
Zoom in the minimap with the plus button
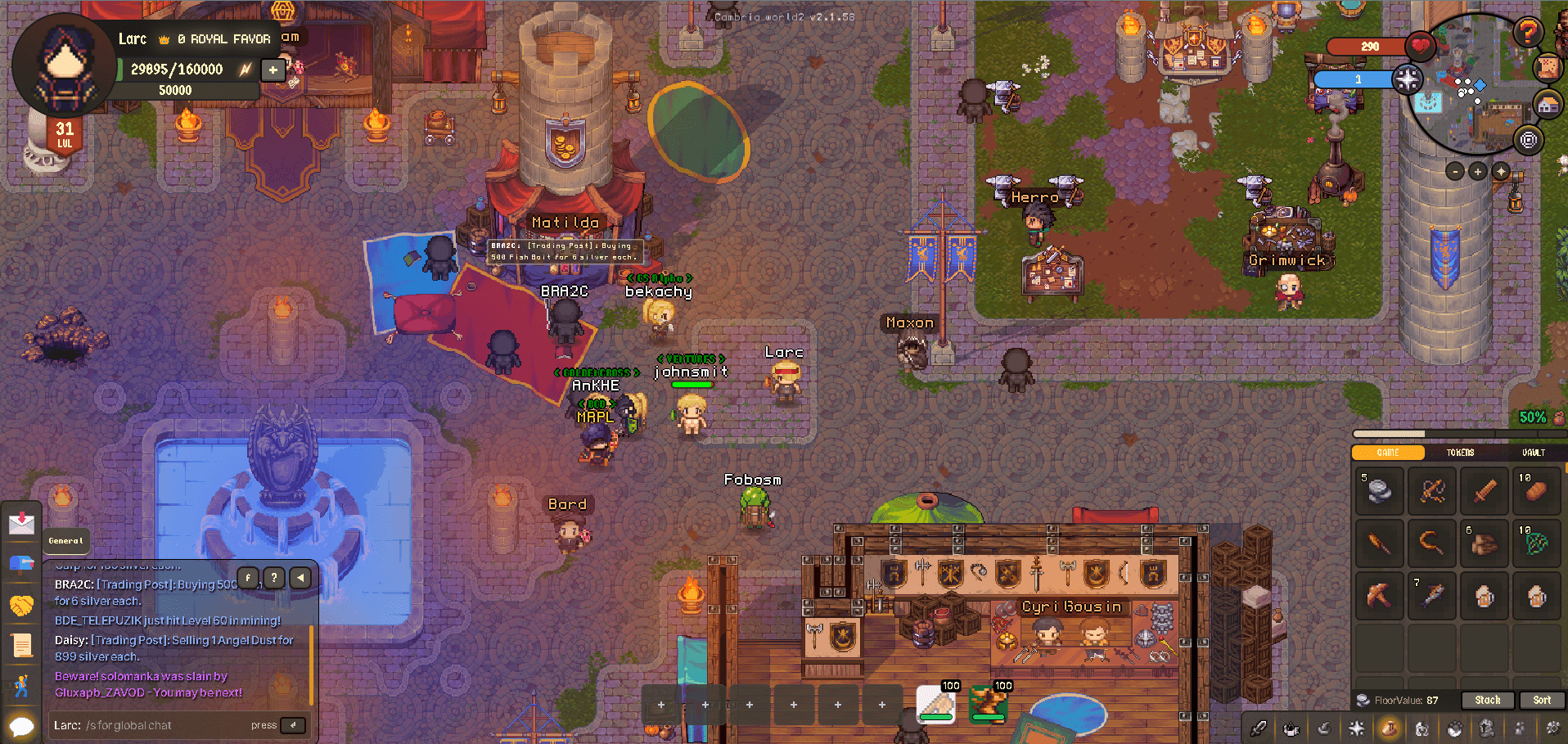point(1477,171)
